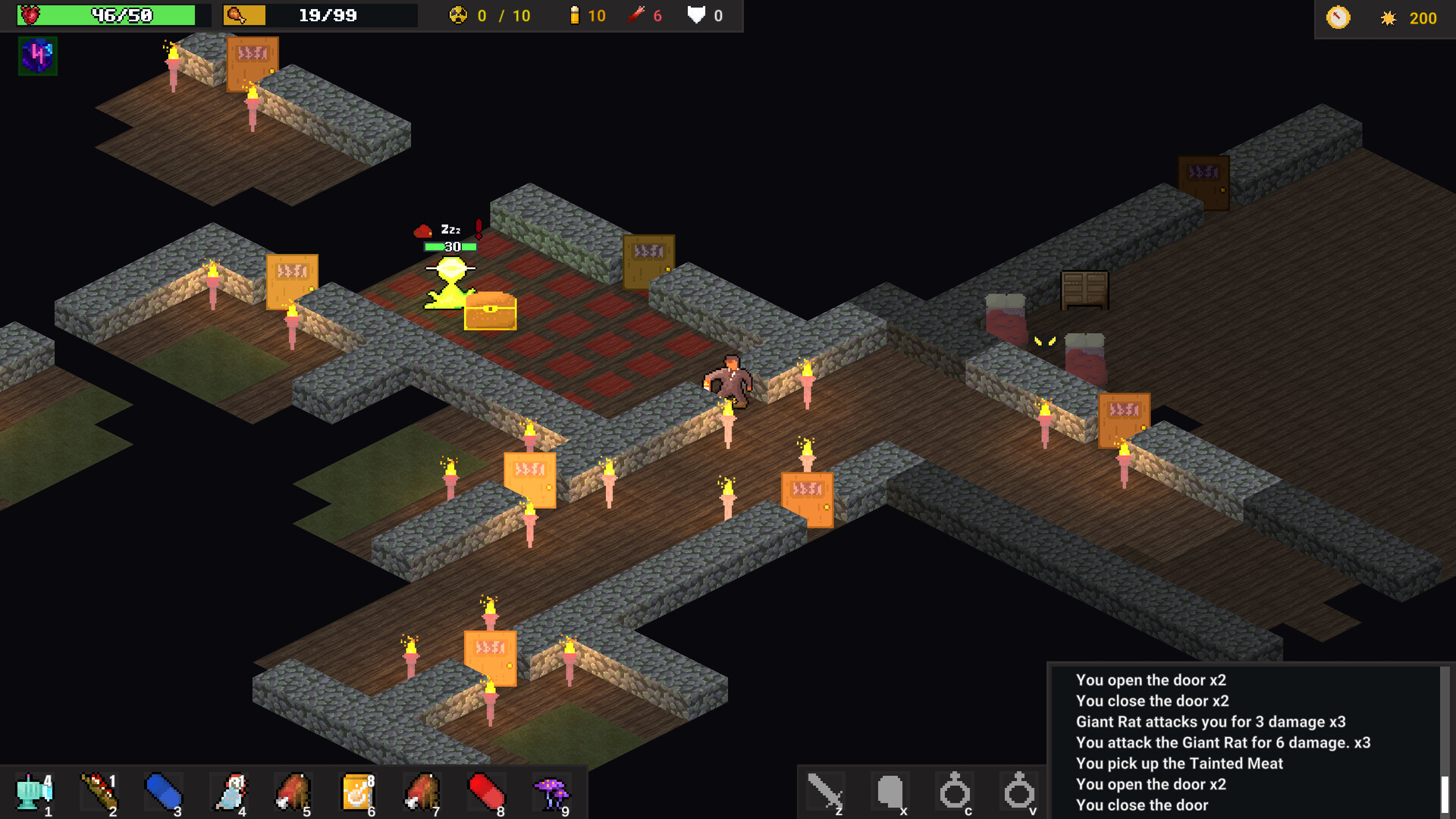
Task: Select the purple mushrooms hotbar slot
Action: (552, 792)
